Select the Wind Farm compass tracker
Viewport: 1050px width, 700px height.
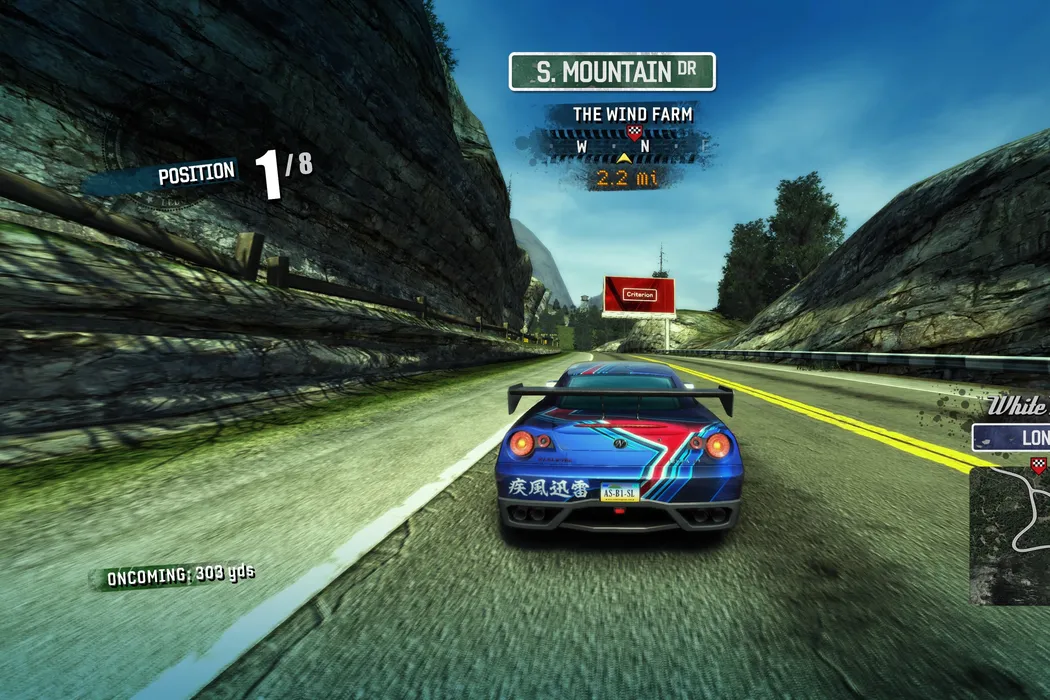(631, 147)
